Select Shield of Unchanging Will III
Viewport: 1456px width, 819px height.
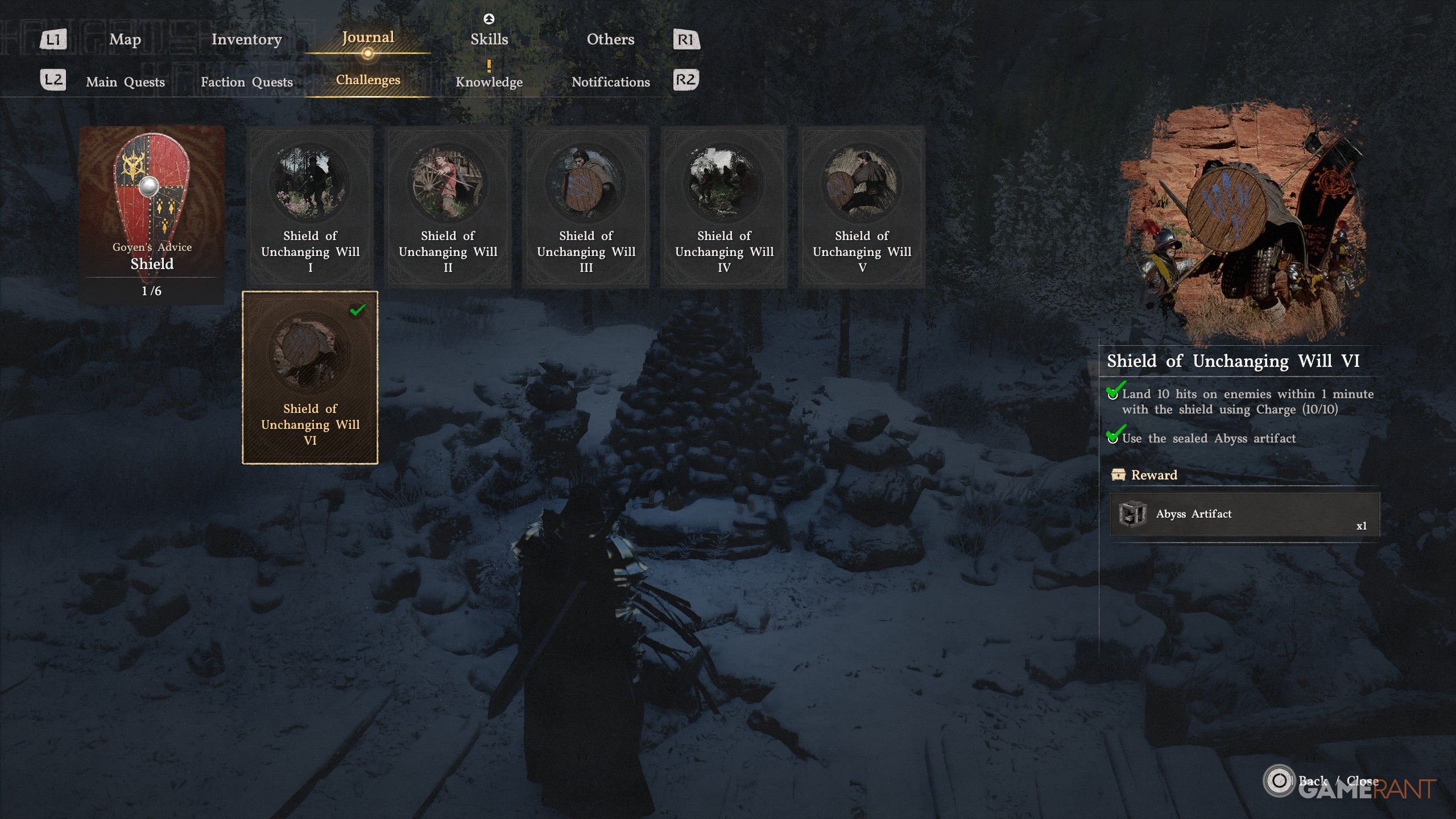pos(586,206)
